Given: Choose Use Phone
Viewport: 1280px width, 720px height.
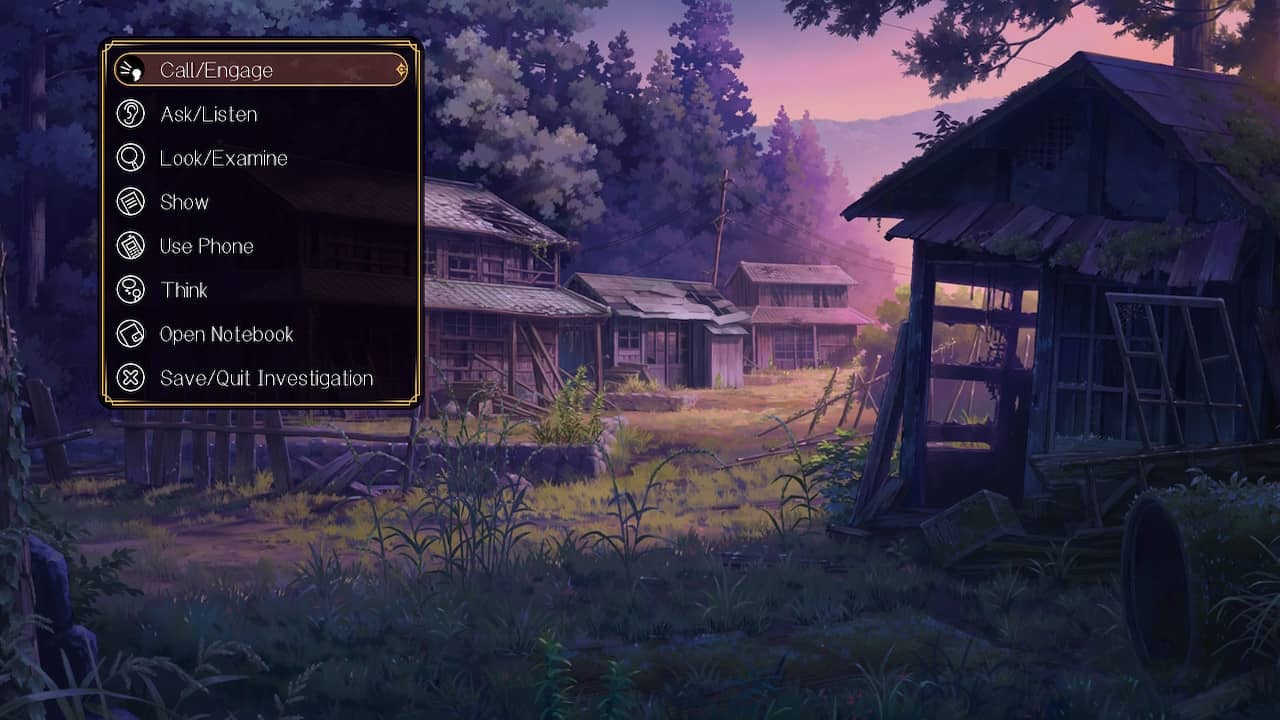Looking at the screenshot, I should 206,246.
